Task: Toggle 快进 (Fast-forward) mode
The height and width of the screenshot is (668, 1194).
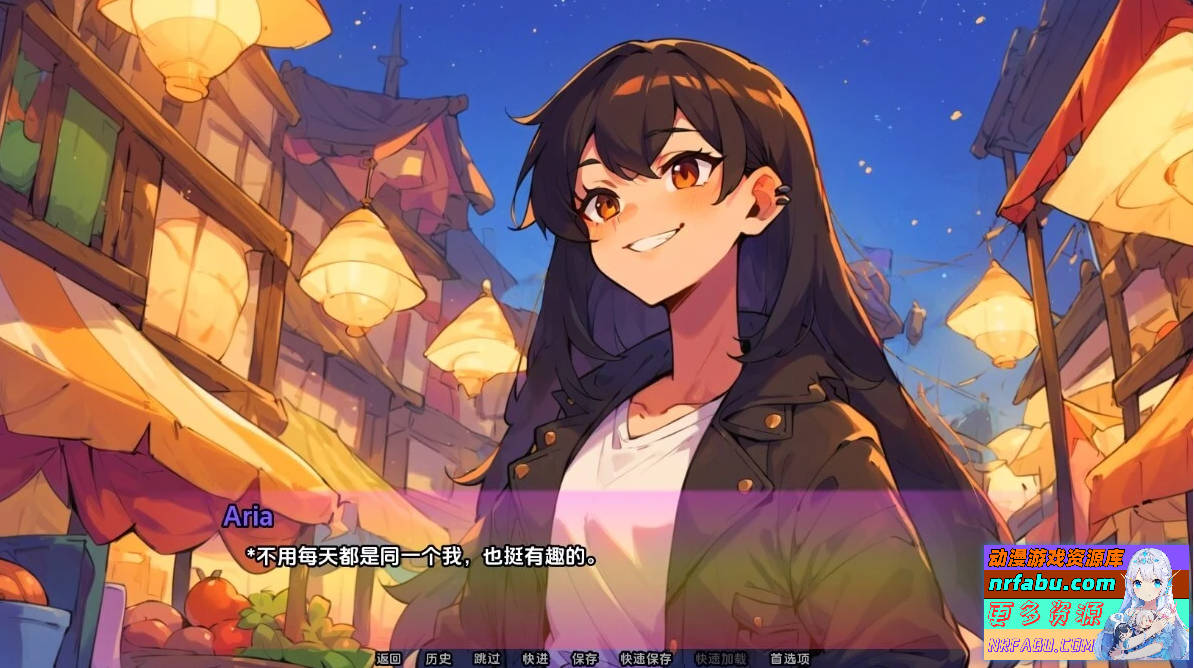Action: click(535, 659)
